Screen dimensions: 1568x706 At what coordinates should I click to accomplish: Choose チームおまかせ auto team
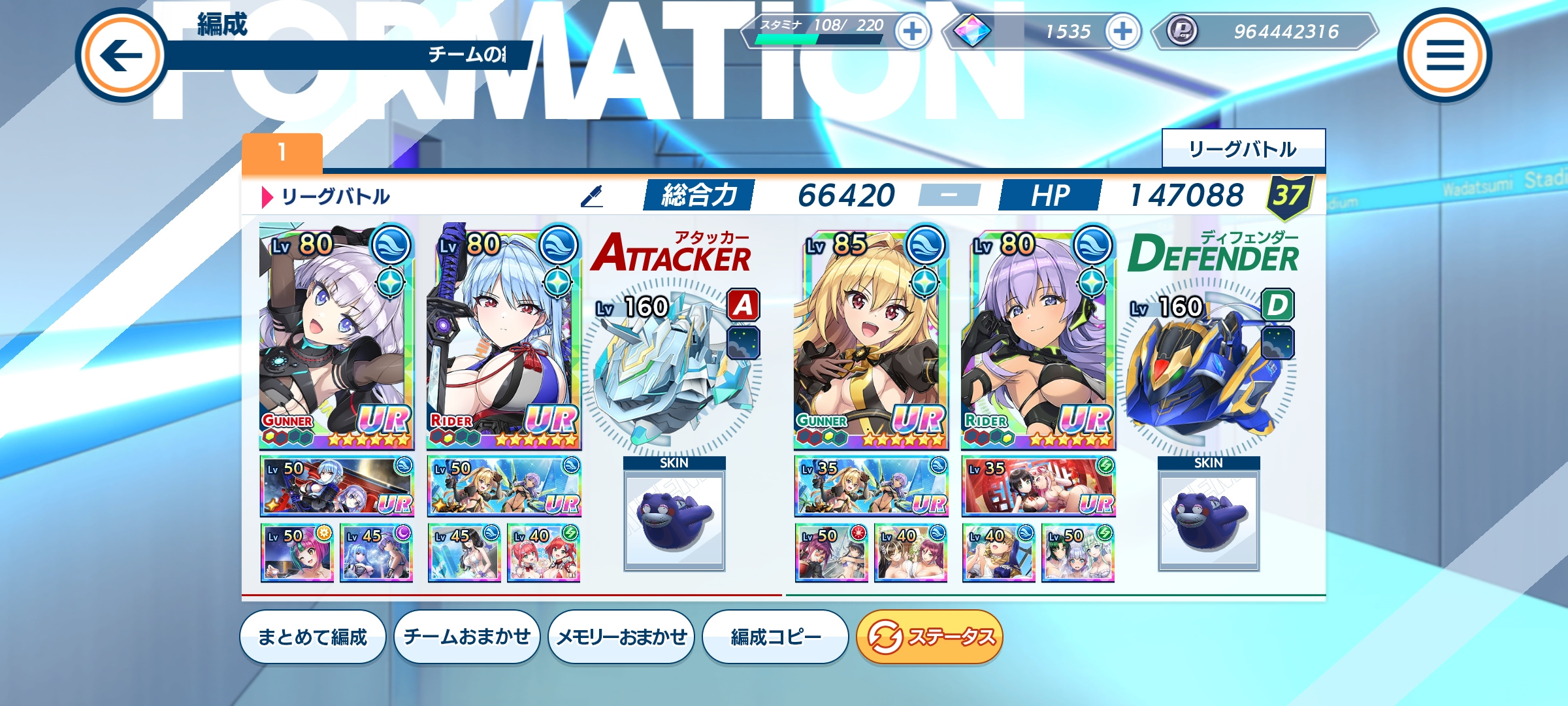(x=466, y=637)
